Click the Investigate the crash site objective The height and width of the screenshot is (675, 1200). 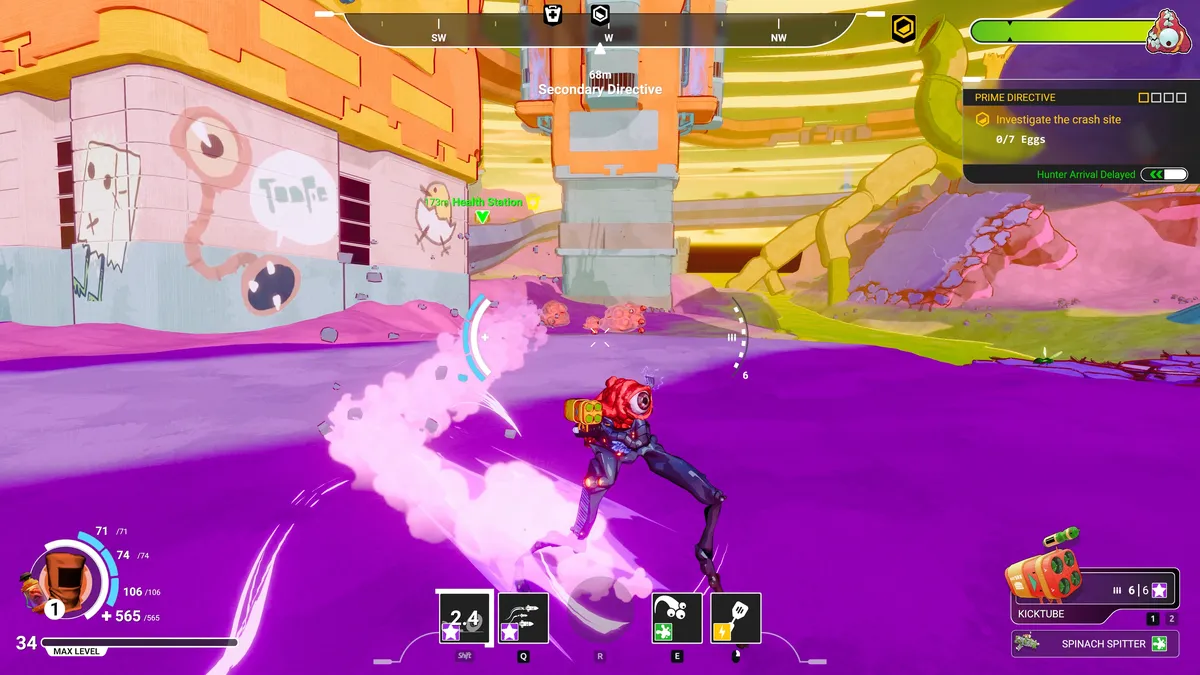click(x=1058, y=119)
